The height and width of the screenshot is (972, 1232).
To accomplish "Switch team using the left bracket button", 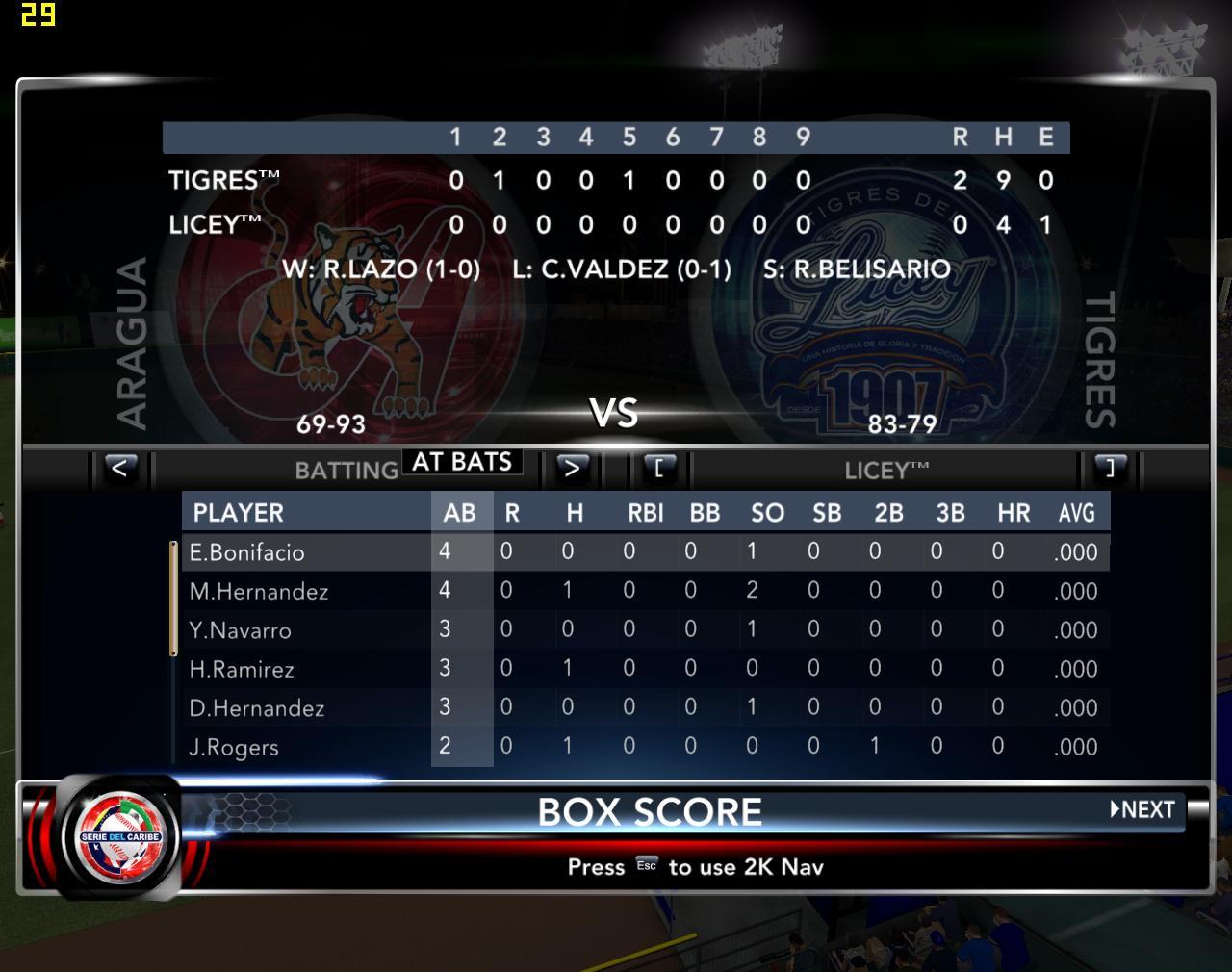I will pos(659,469).
